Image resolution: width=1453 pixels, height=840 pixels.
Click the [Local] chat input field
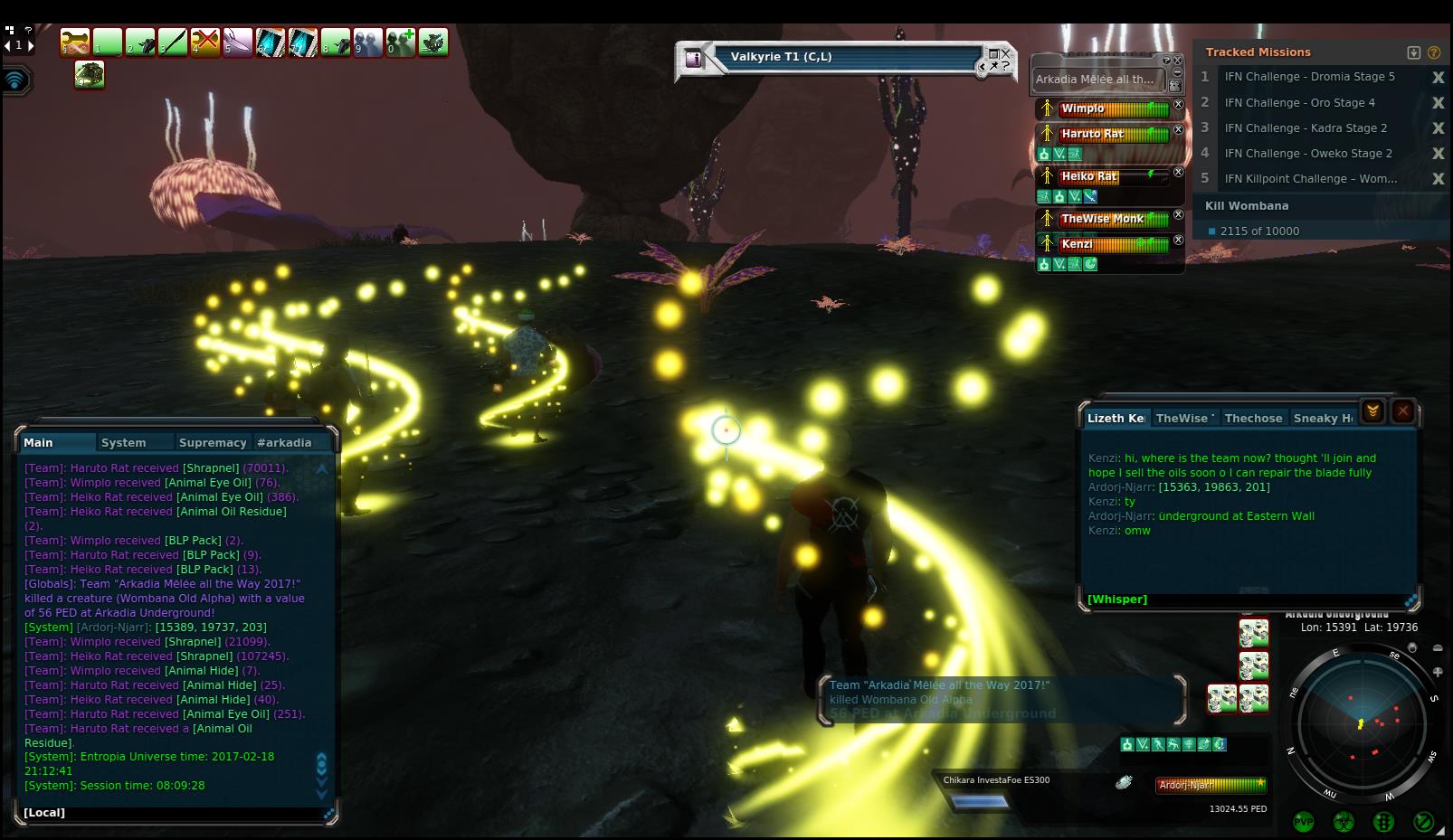(172, 813)
